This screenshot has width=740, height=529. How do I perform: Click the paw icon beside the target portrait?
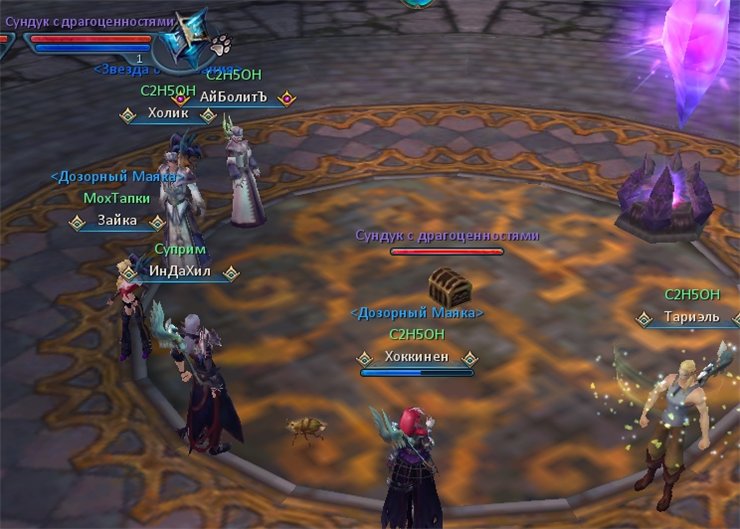coord(220,44)
